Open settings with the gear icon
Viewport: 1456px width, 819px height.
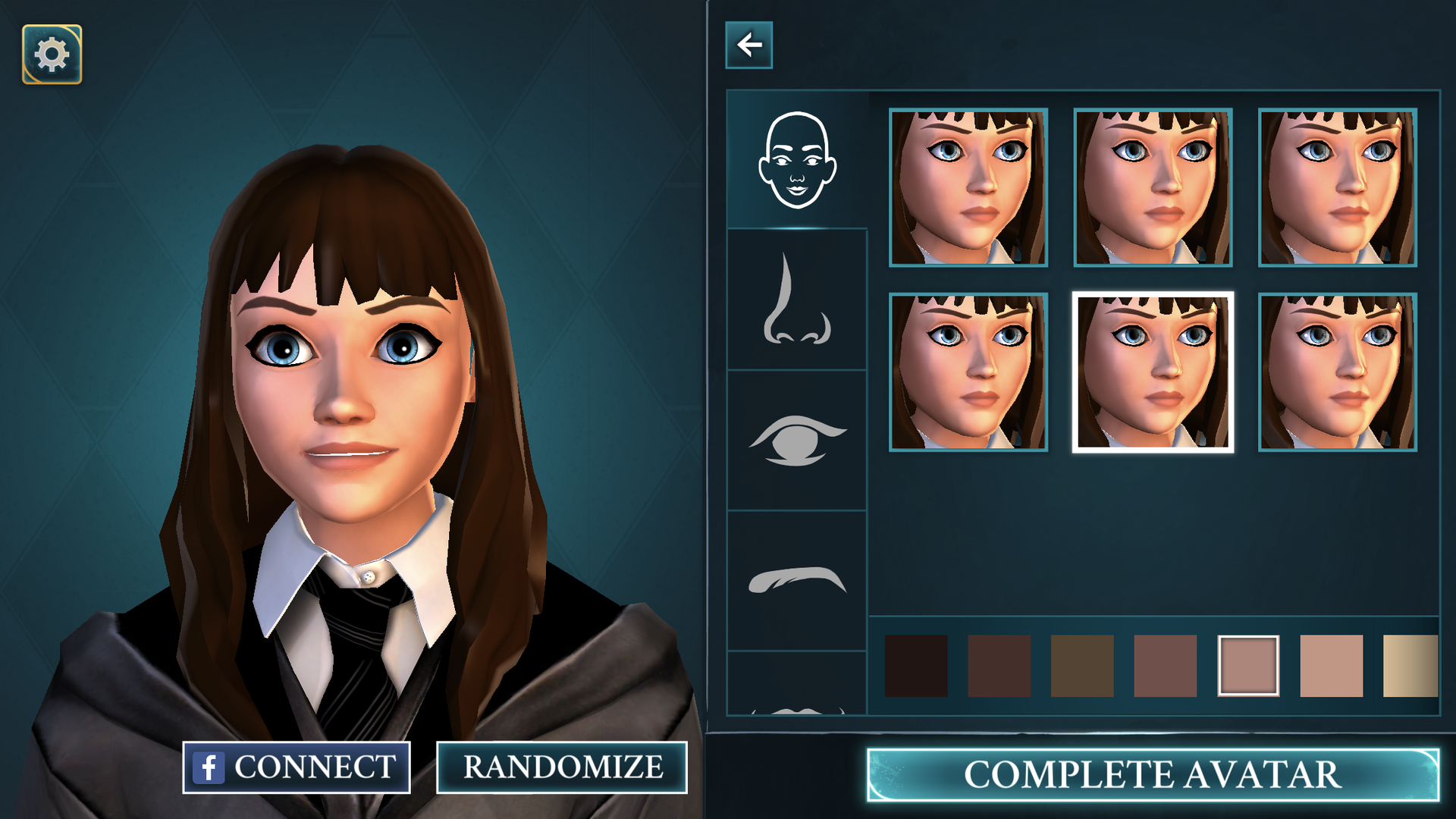52,55
